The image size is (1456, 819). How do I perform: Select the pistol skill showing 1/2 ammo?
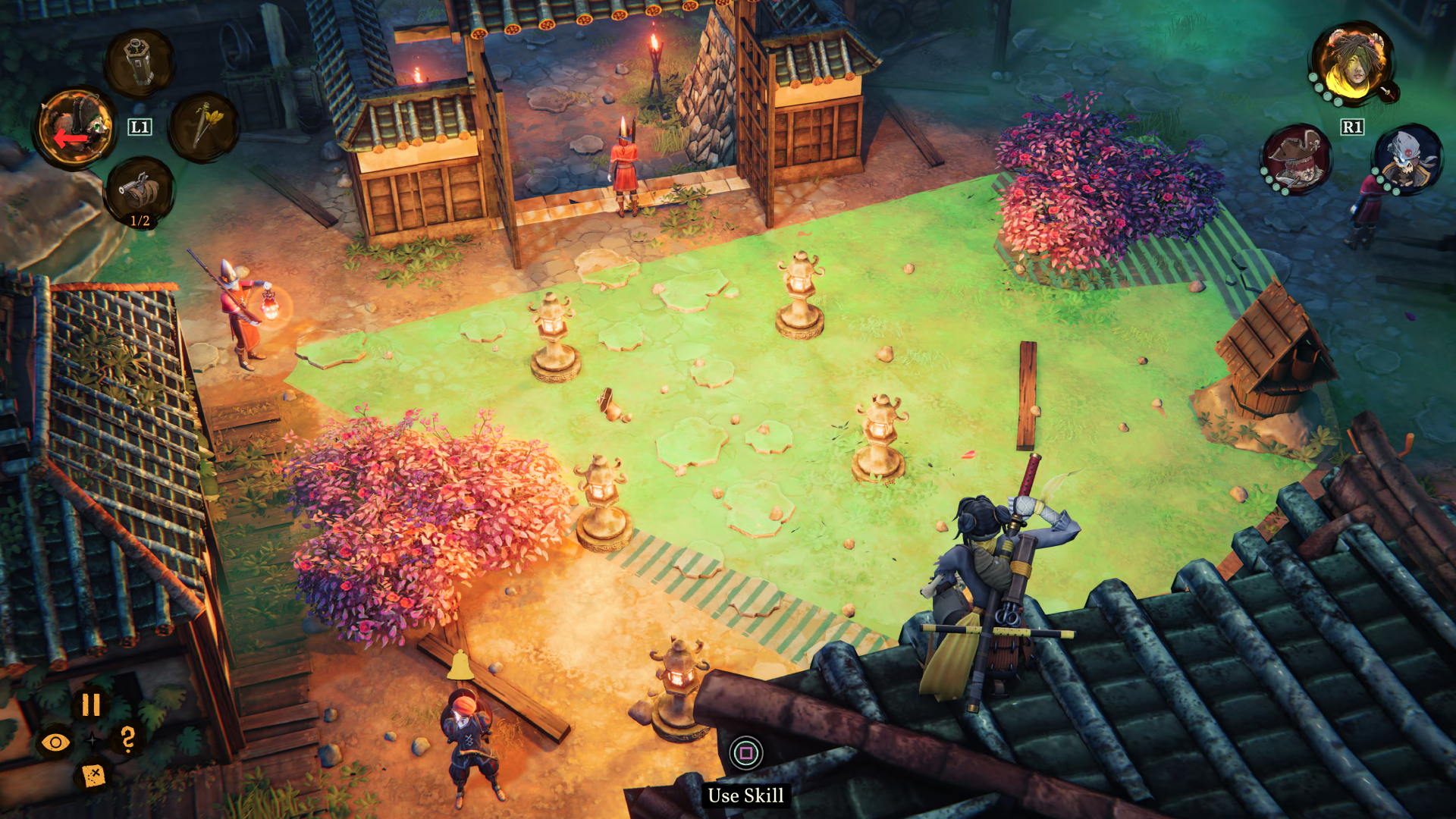pyautogui.click(x=140, y=191)
